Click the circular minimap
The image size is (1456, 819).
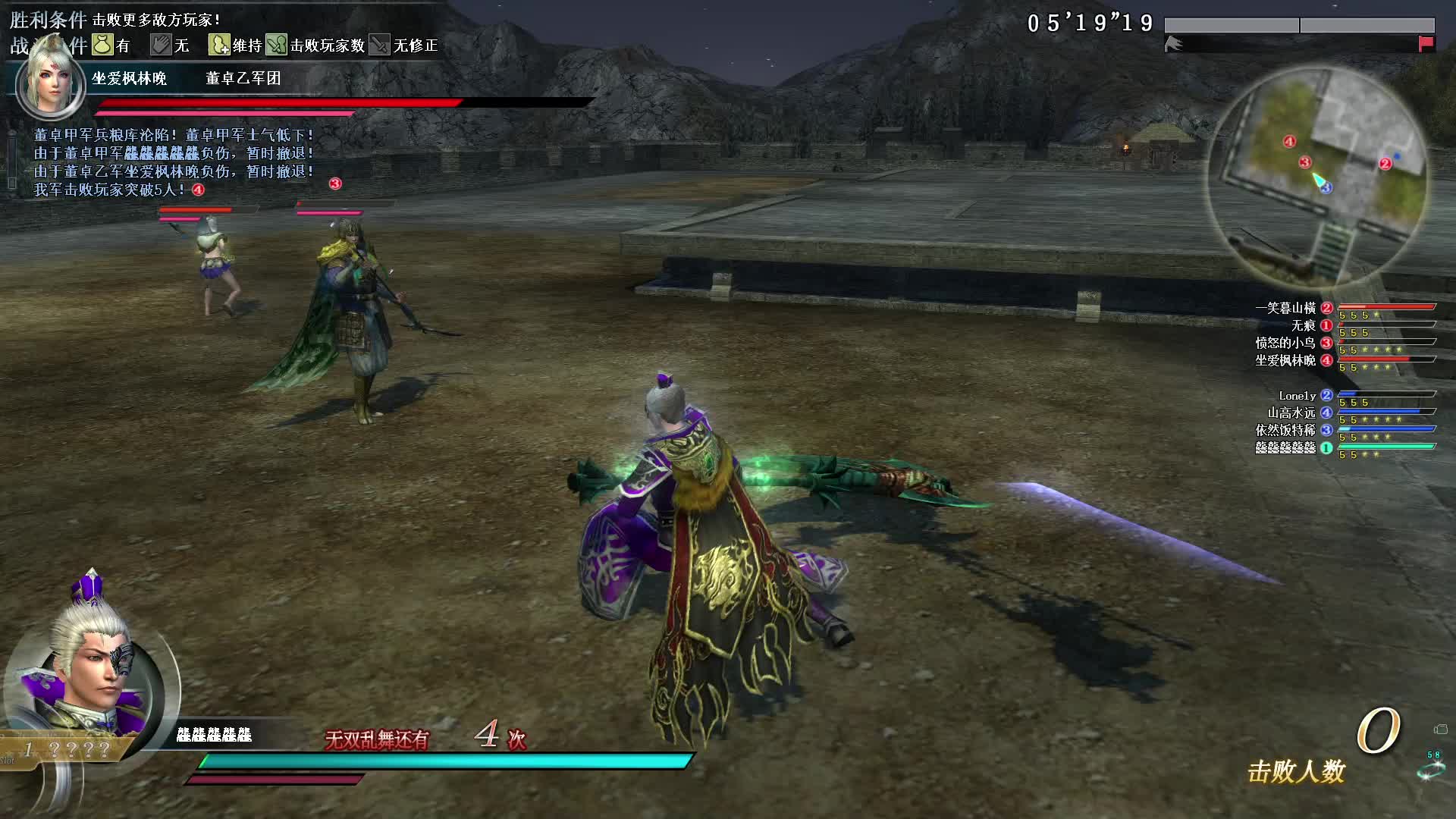(1318, 176)
